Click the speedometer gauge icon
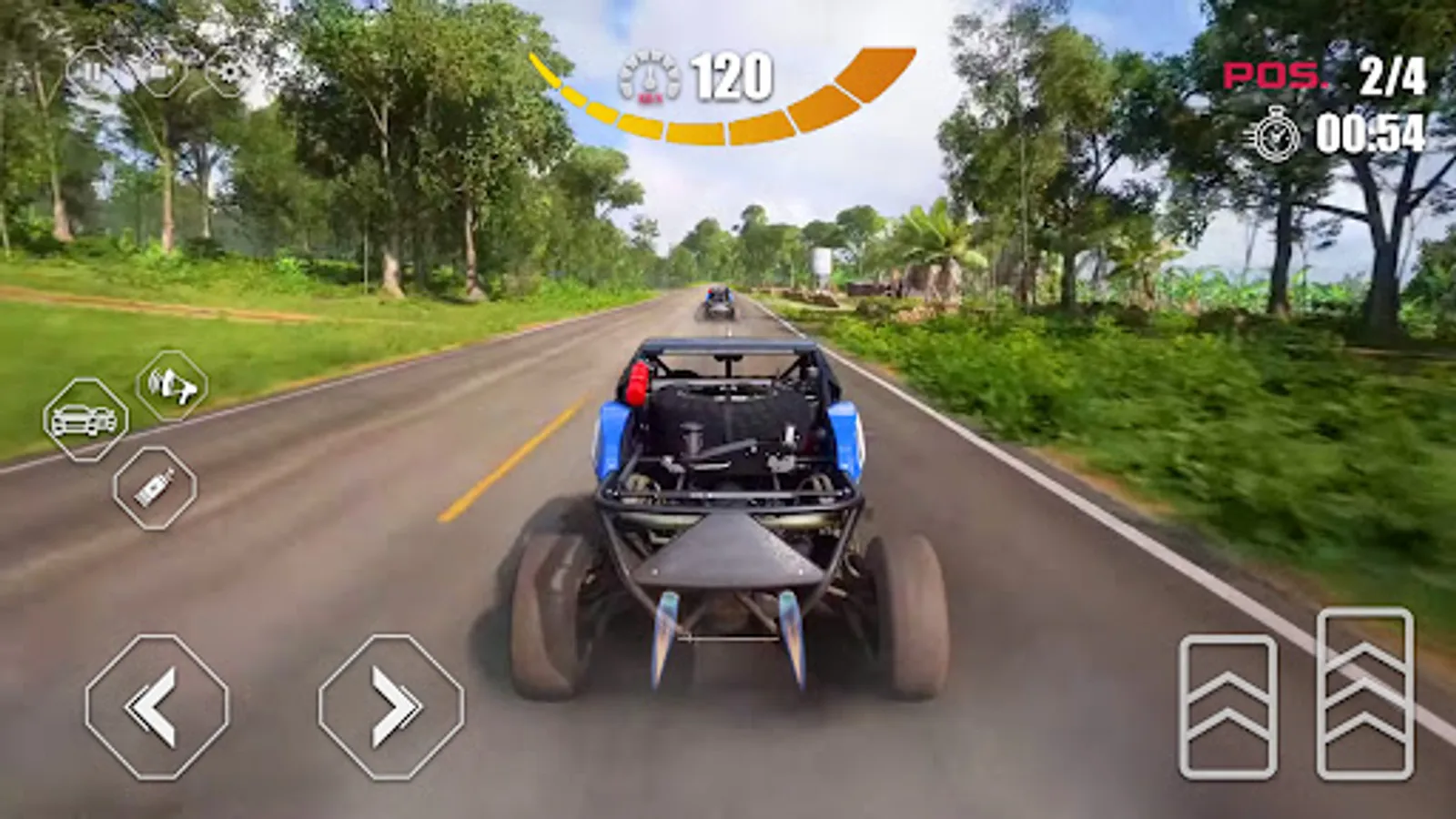The height and width of the screenshot is (819, 1456). coord(649,76)
